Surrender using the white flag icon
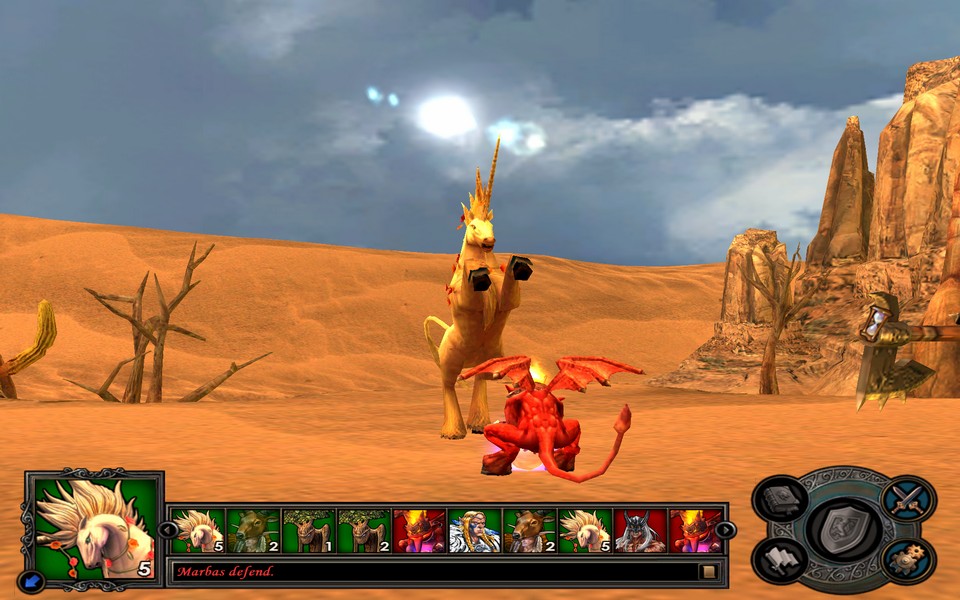This screenshot has width=960, height=600. coord(780,560)
